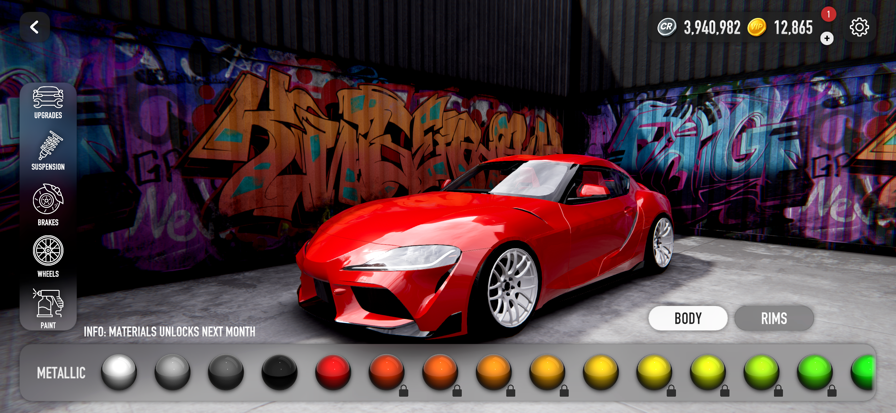Open the Suspension tuning section

tap(48, 152)
